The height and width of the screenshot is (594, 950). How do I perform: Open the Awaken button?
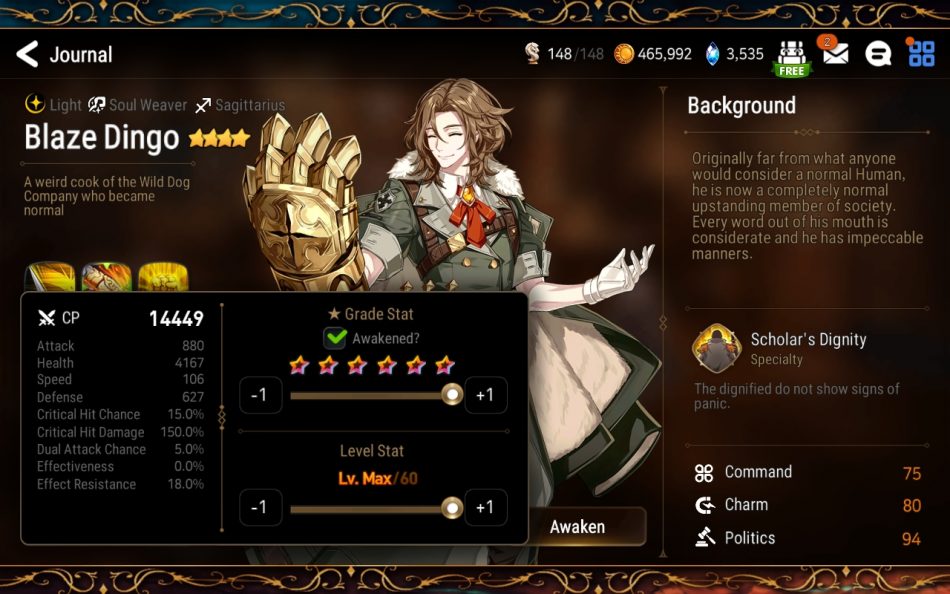click(x=580, y=526)
